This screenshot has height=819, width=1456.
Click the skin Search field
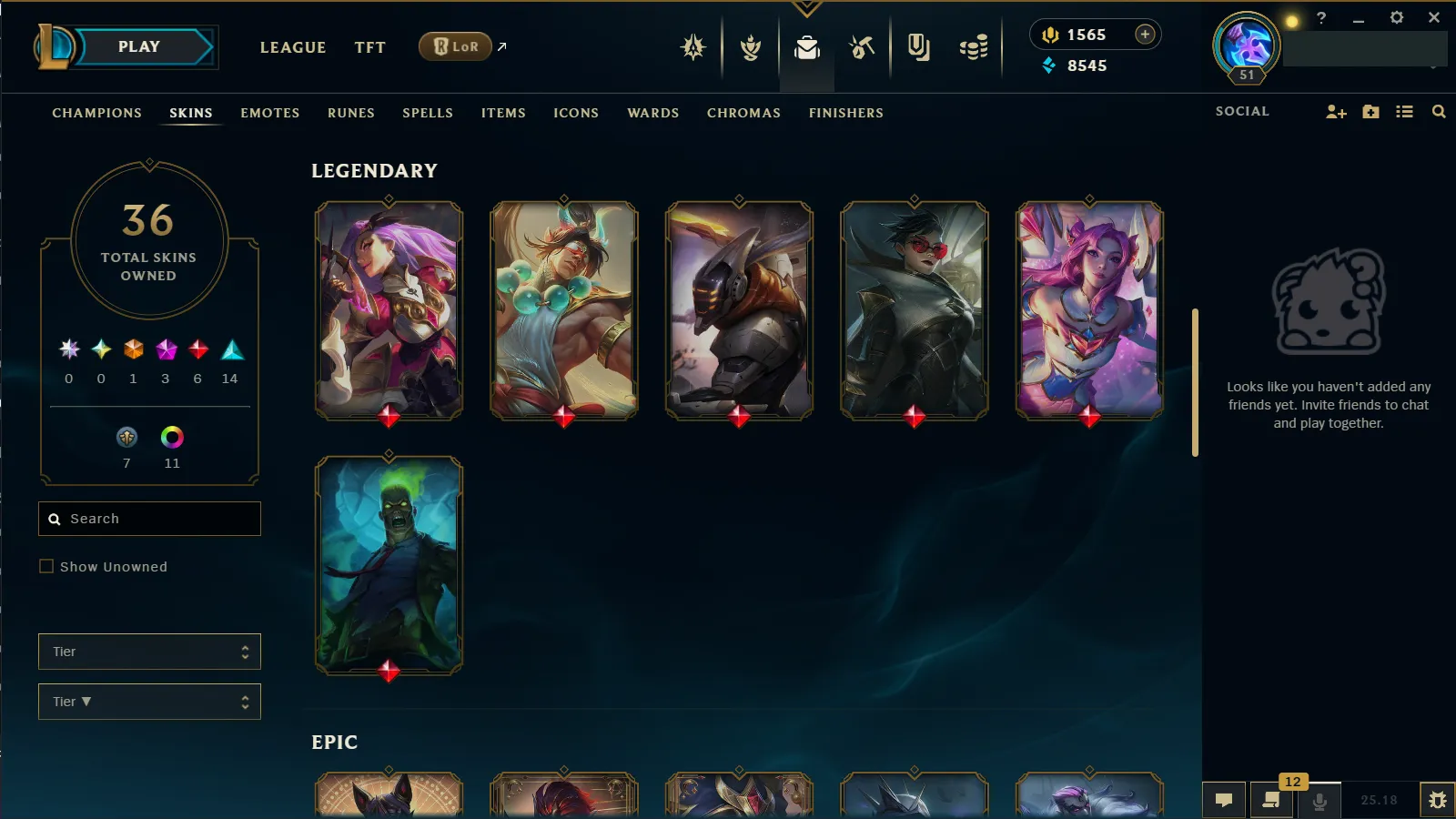pyautogui.click(x=150, y=519)
